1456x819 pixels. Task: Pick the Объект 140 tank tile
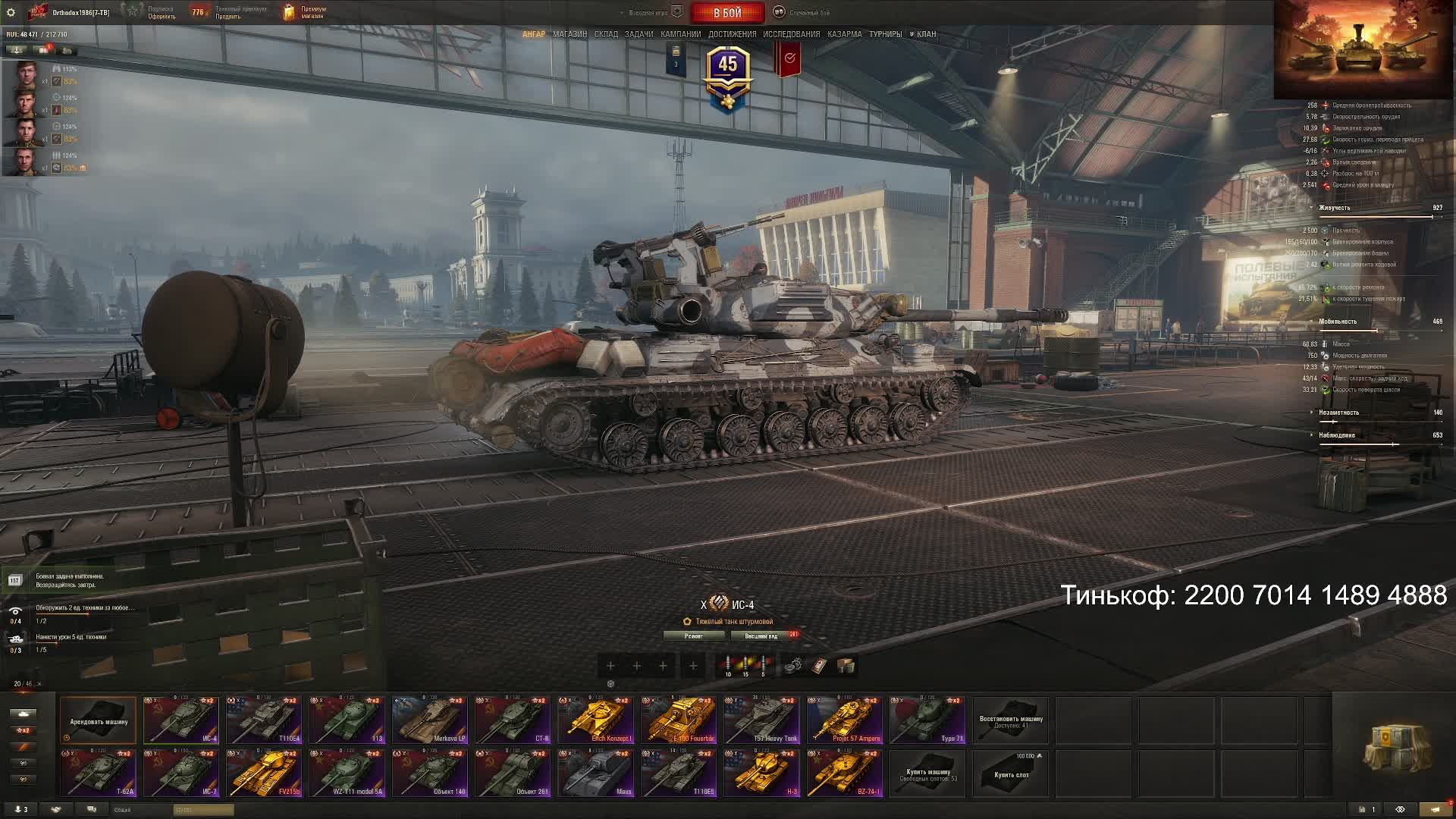pos(429,773)
